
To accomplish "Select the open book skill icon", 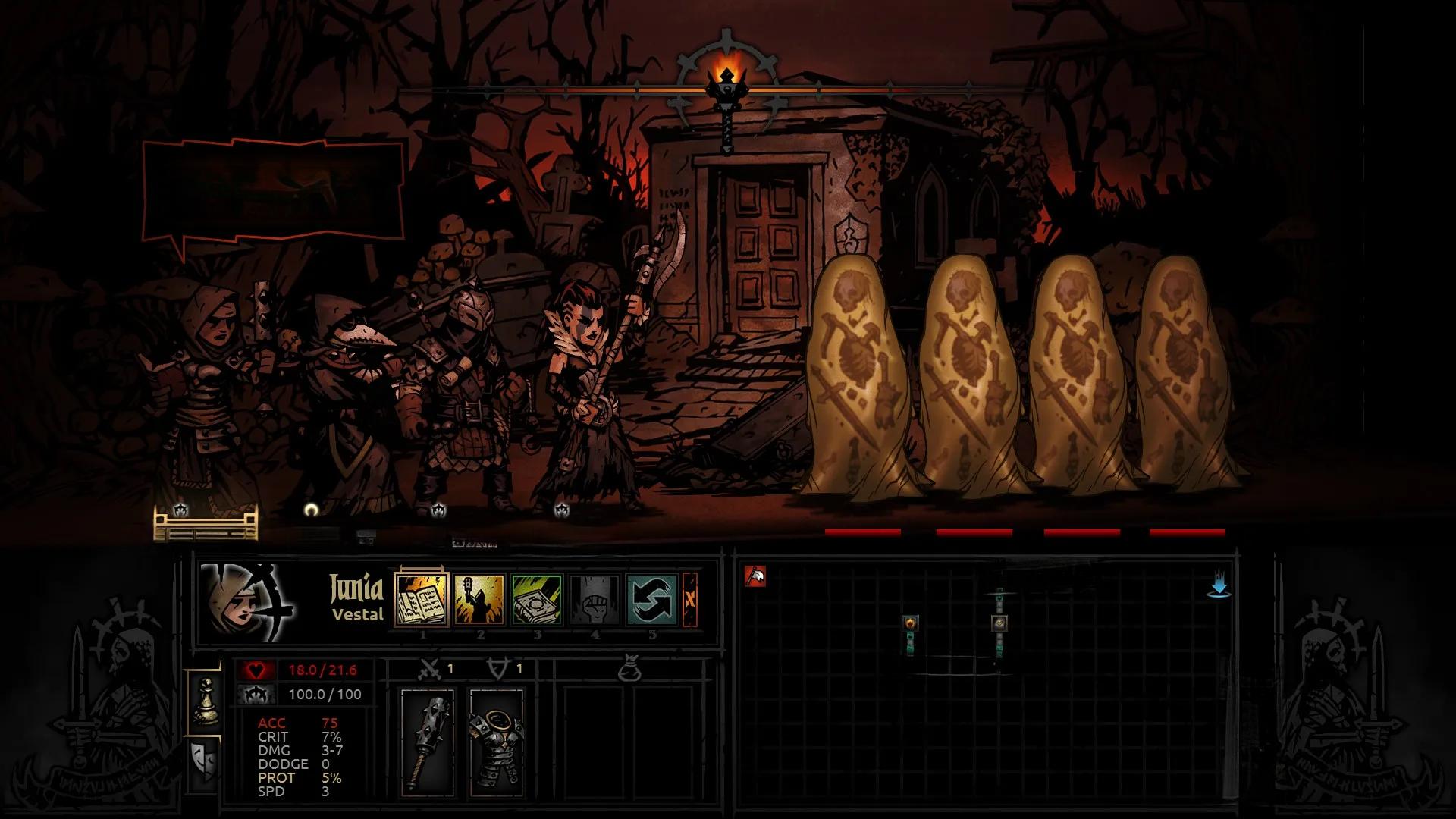I will click(422, 599).
